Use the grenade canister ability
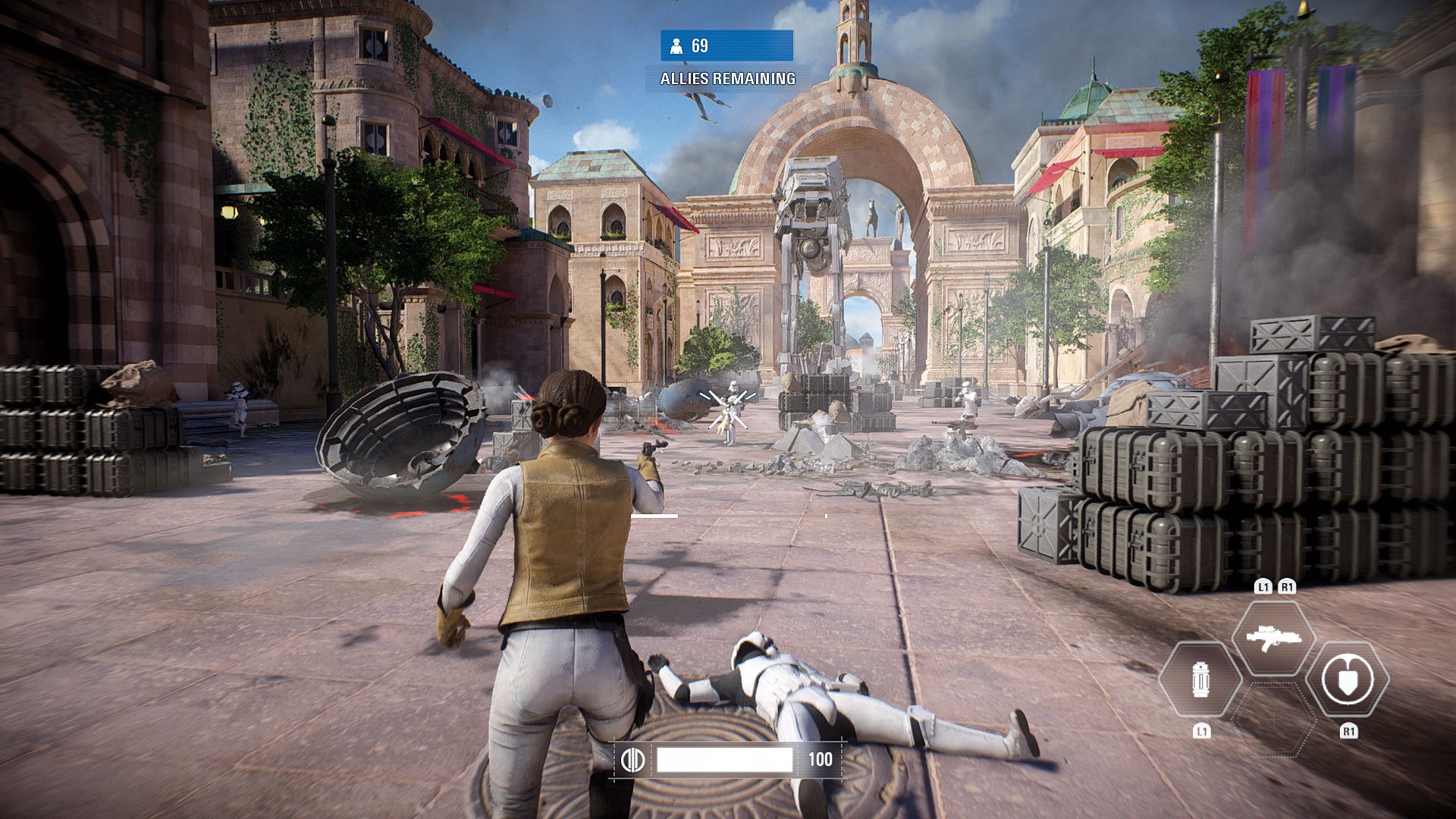1456x819 pixels. (1200, 679)
